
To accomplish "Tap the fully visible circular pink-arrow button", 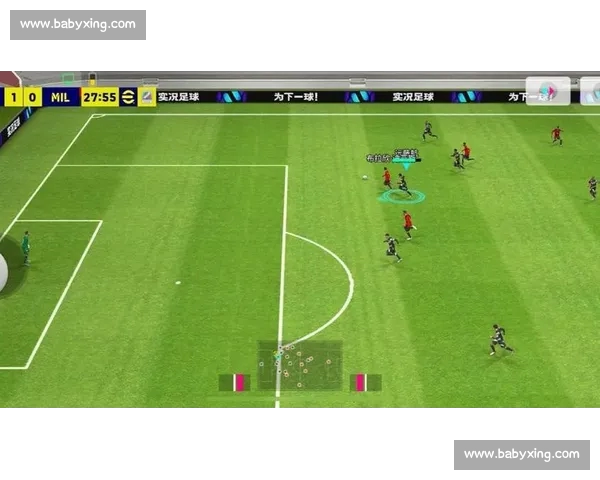I will pos(548,91).
